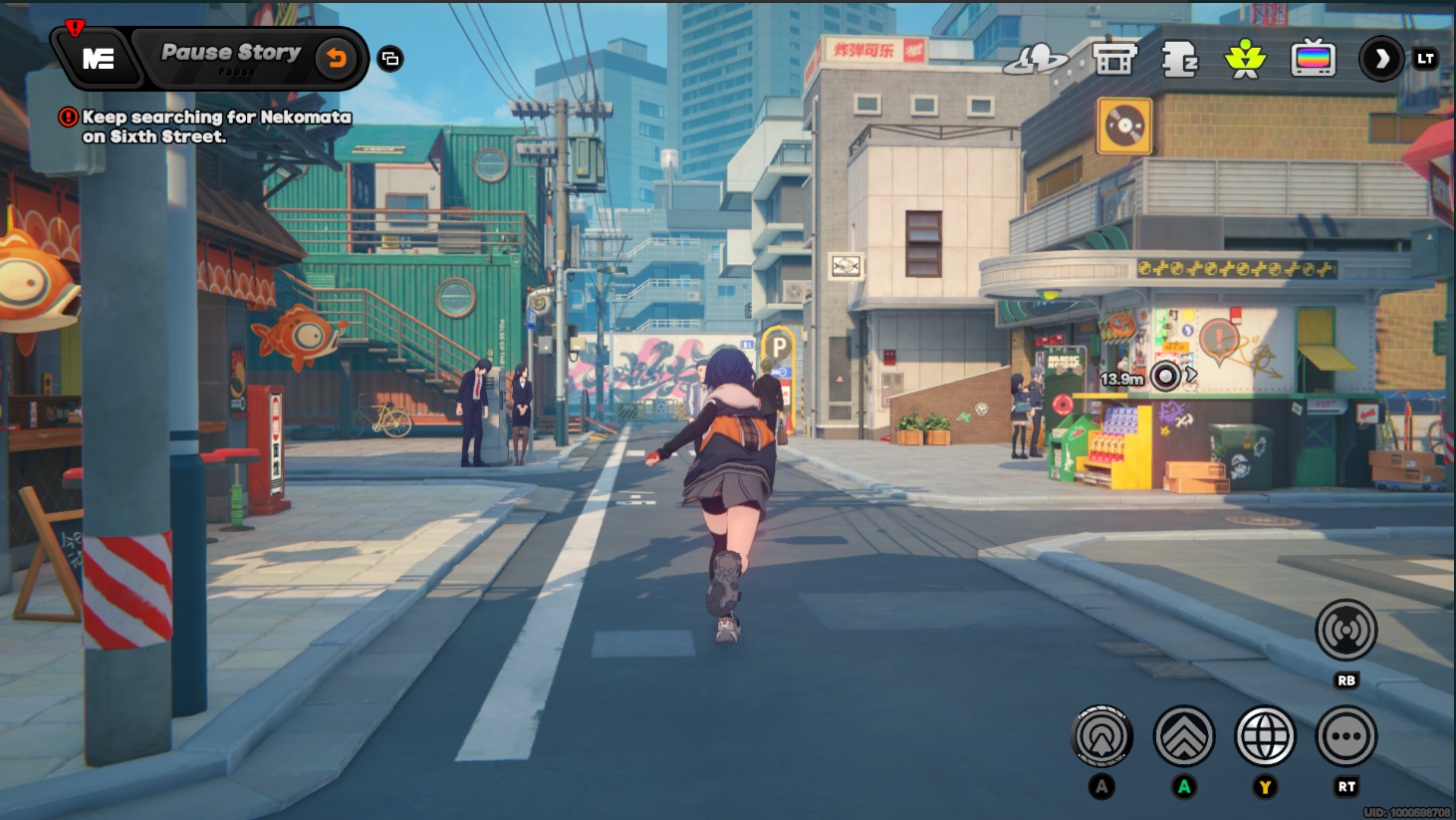Screen dimensions: 1456x820
Task: Open the globe map button
Action: tap(1265, 736)
